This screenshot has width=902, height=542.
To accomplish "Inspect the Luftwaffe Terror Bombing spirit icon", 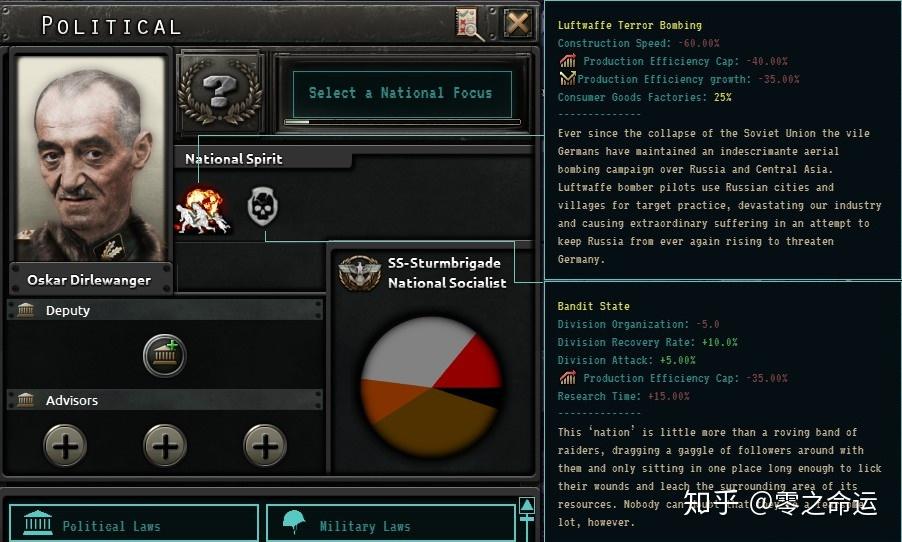I will (203, 210).
